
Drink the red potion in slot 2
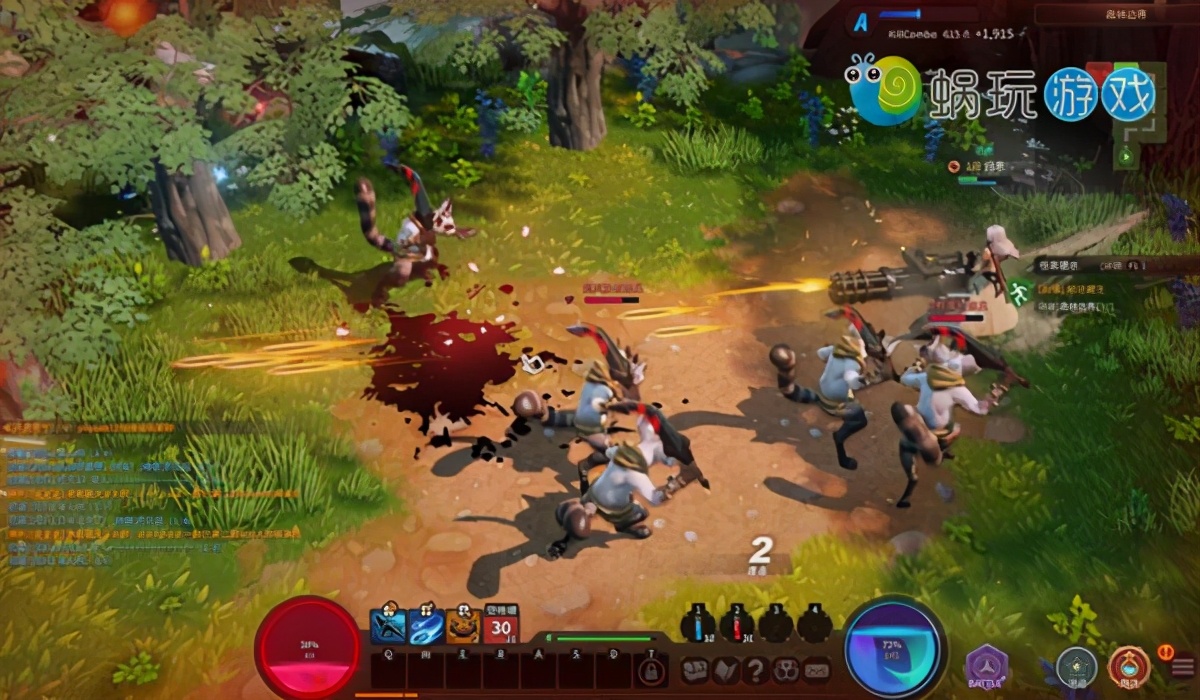tap(737, 624)
